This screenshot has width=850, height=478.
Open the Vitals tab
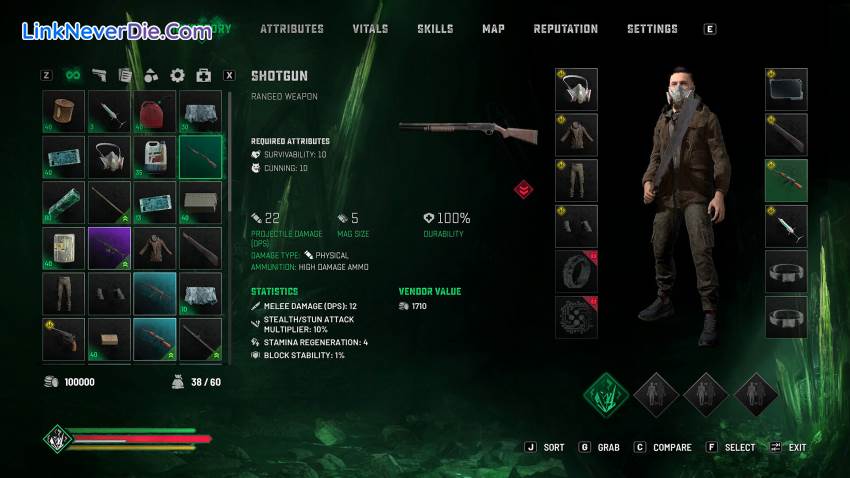coord(370,29)
